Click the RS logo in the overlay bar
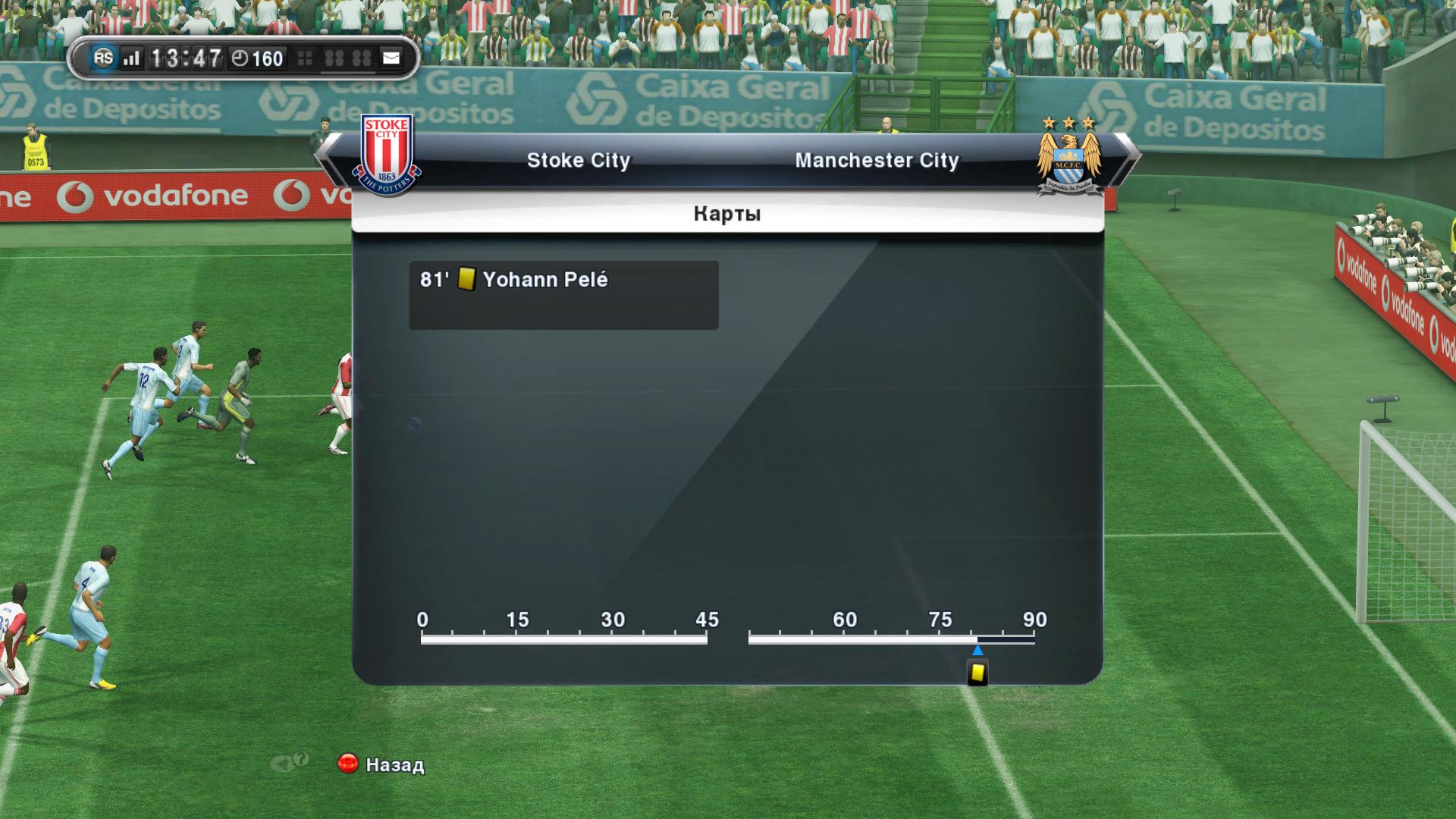The image size is (1456, 819). click(103, 58)
